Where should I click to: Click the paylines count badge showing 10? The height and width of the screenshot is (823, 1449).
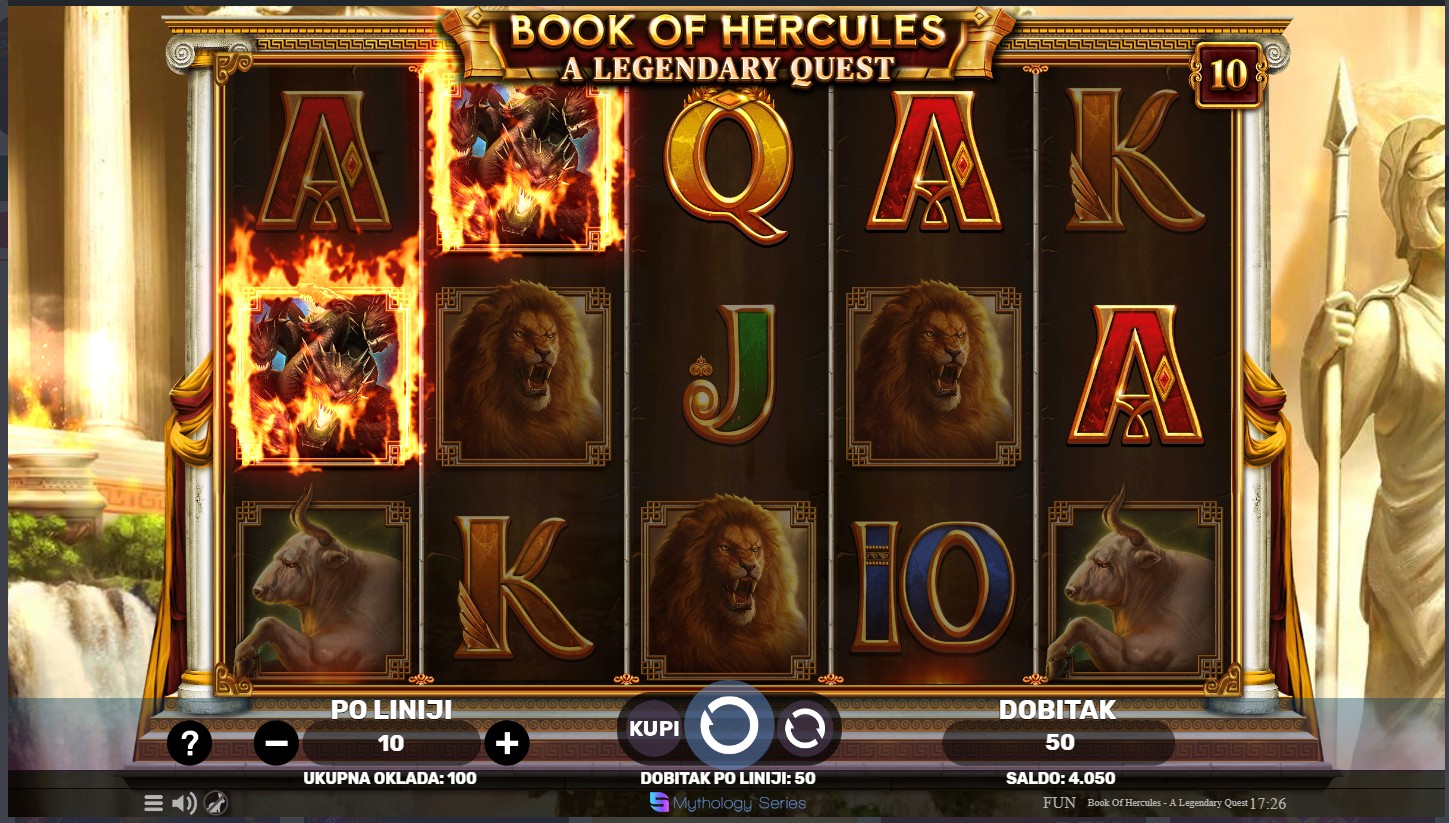click(1229, 74)
